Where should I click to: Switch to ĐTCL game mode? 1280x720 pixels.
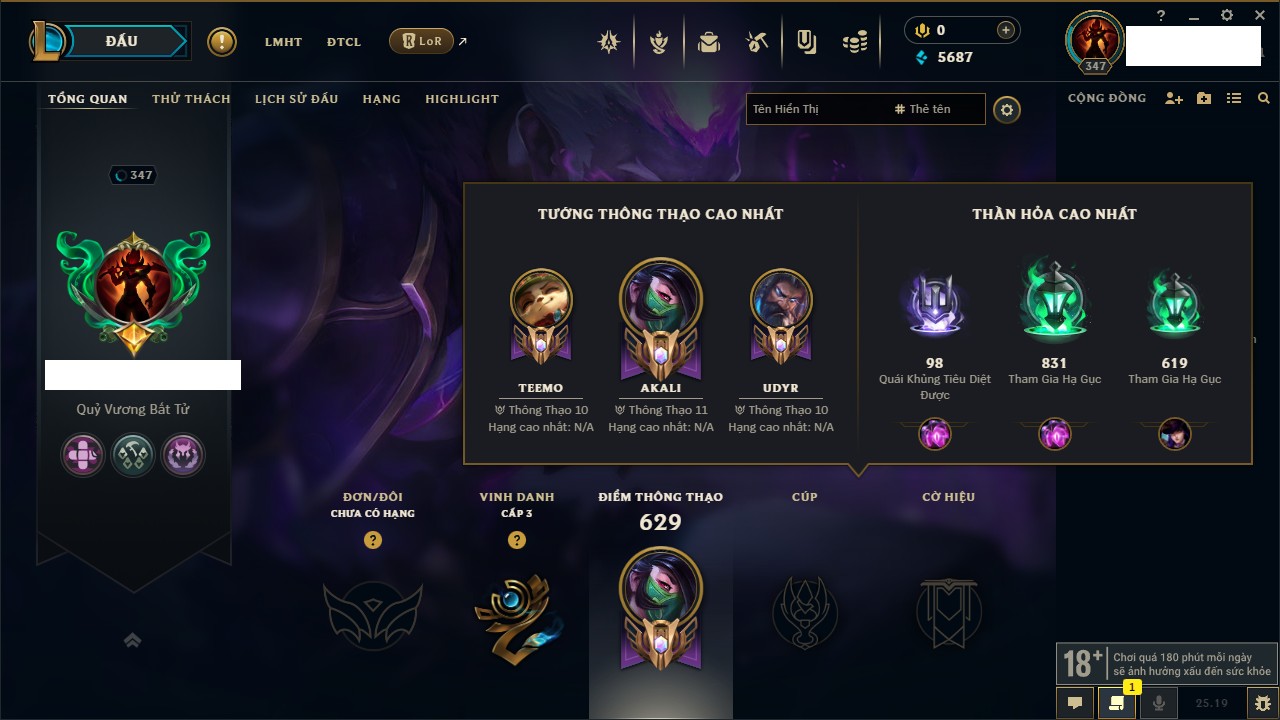(343, 42)
